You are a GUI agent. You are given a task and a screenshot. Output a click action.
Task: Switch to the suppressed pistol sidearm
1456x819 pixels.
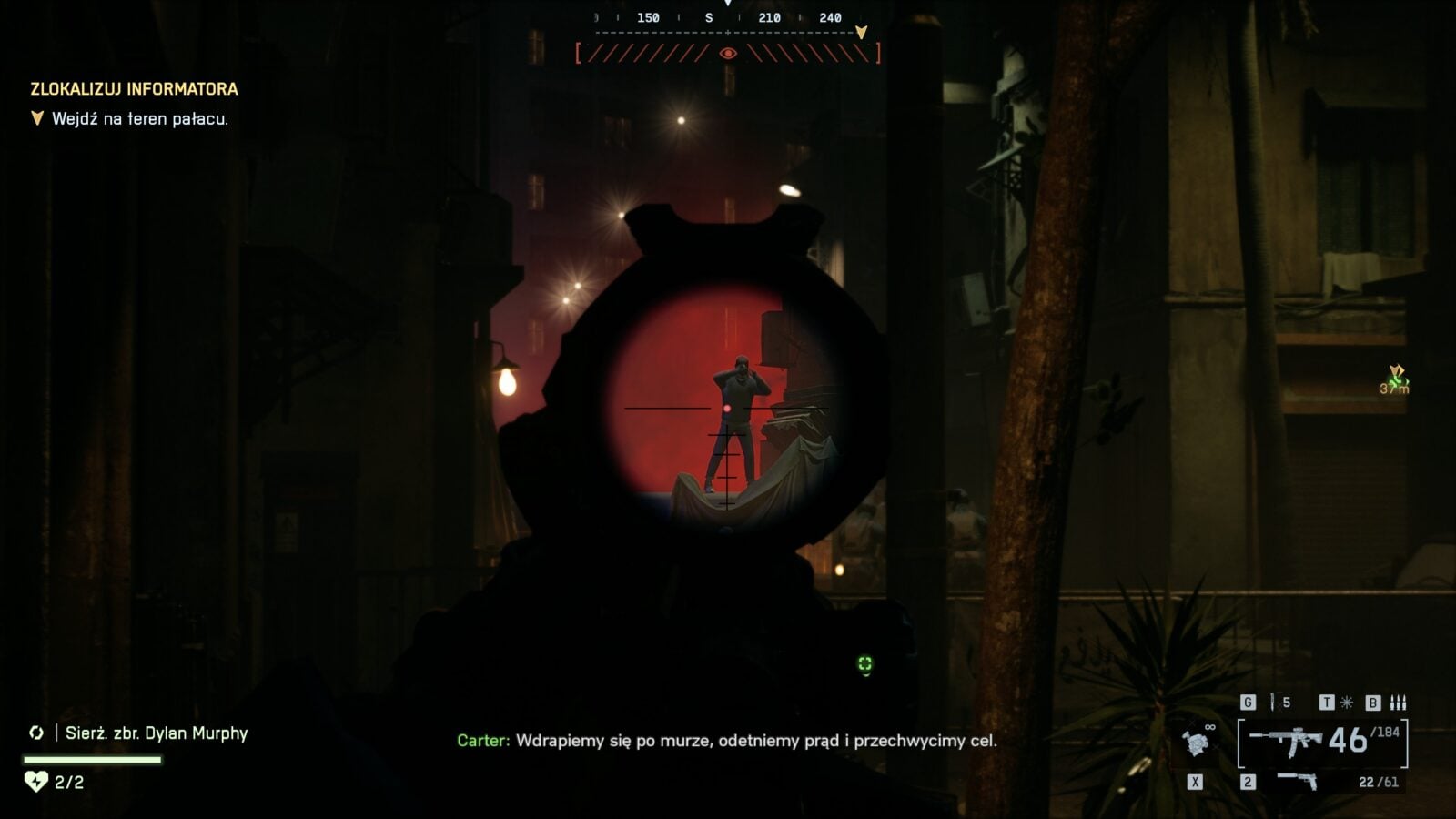click(x=1296, y=781)
